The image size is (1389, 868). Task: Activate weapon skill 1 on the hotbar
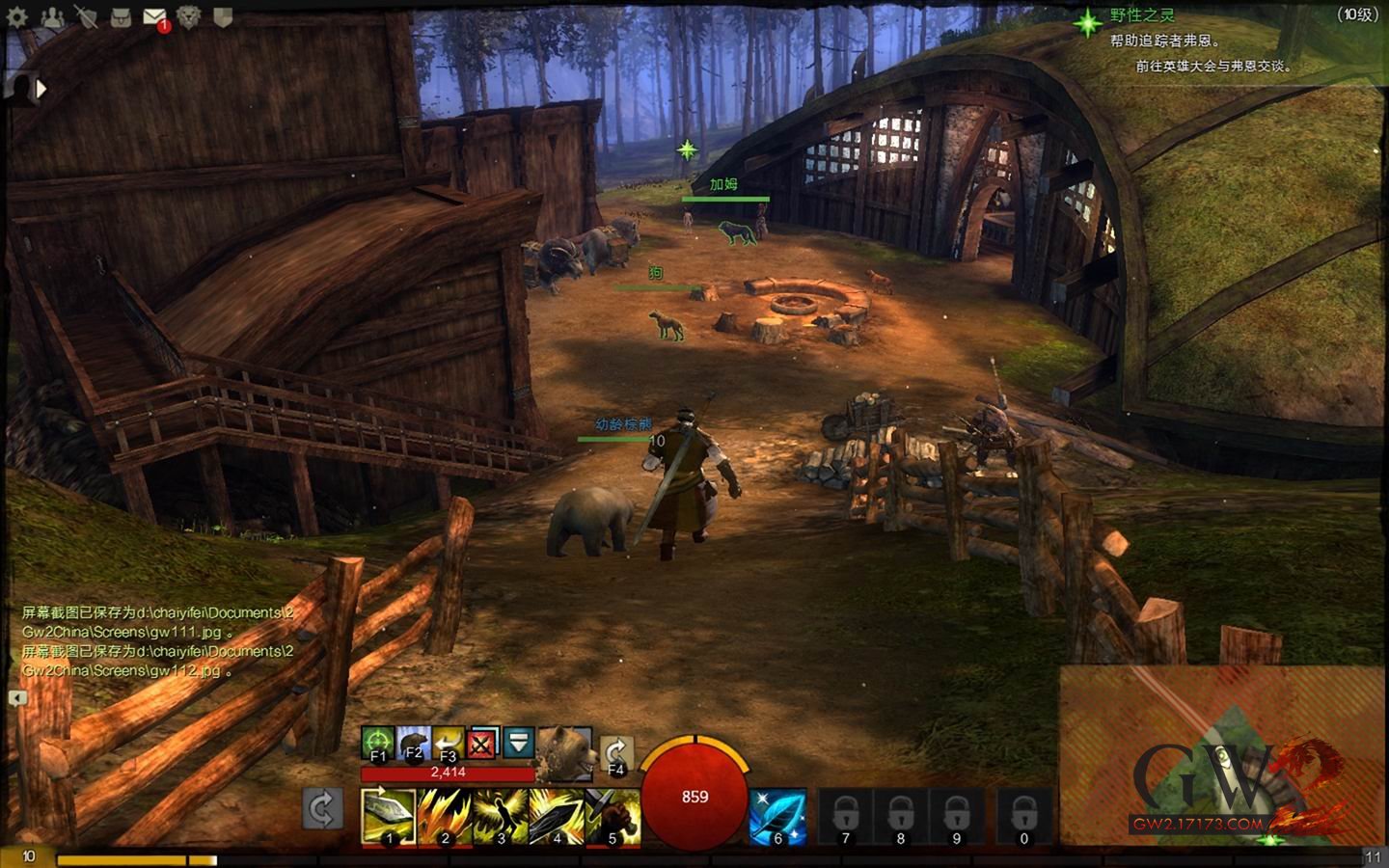pos(389,816)
